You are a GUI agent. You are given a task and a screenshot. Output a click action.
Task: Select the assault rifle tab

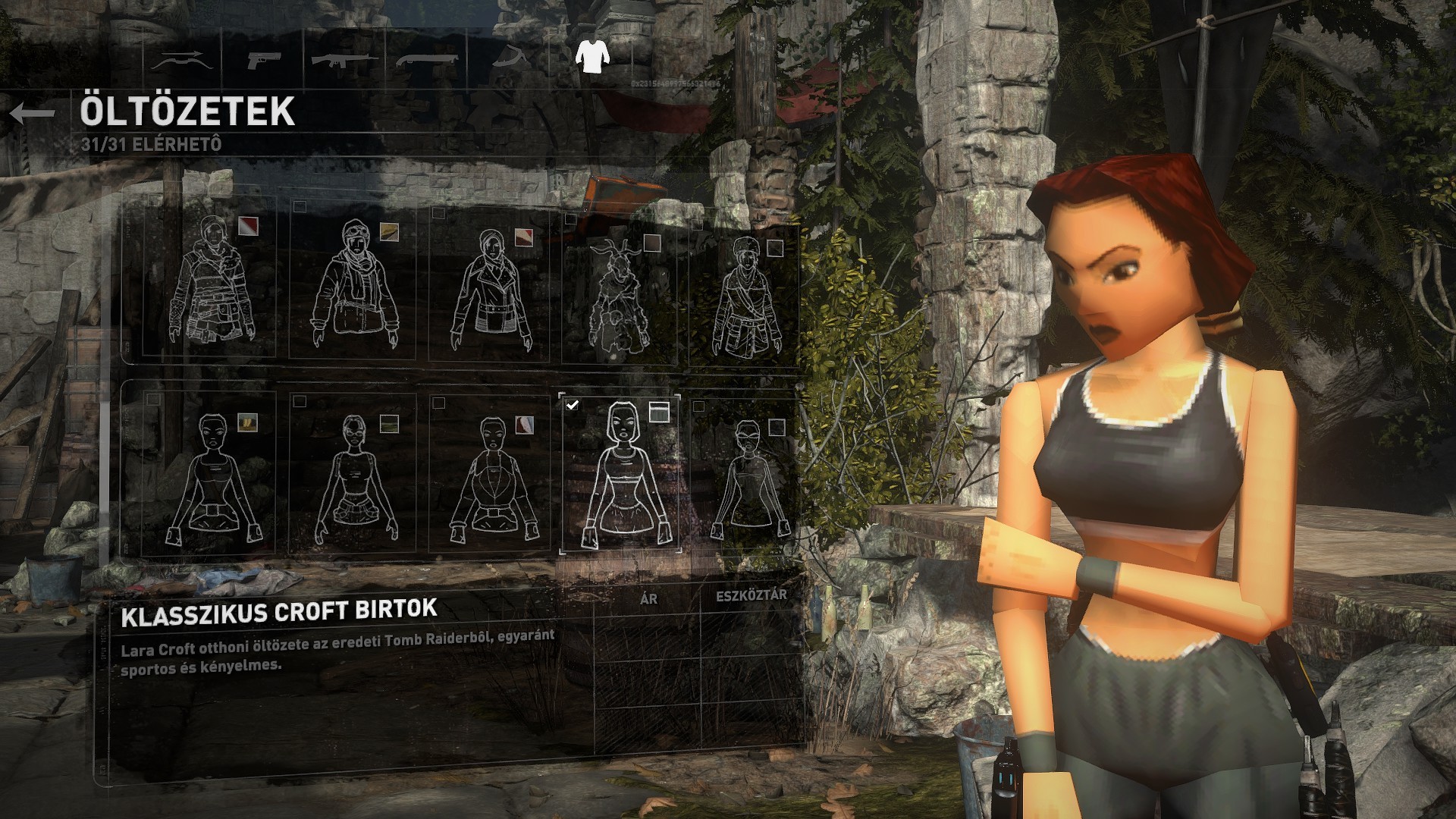345,59
